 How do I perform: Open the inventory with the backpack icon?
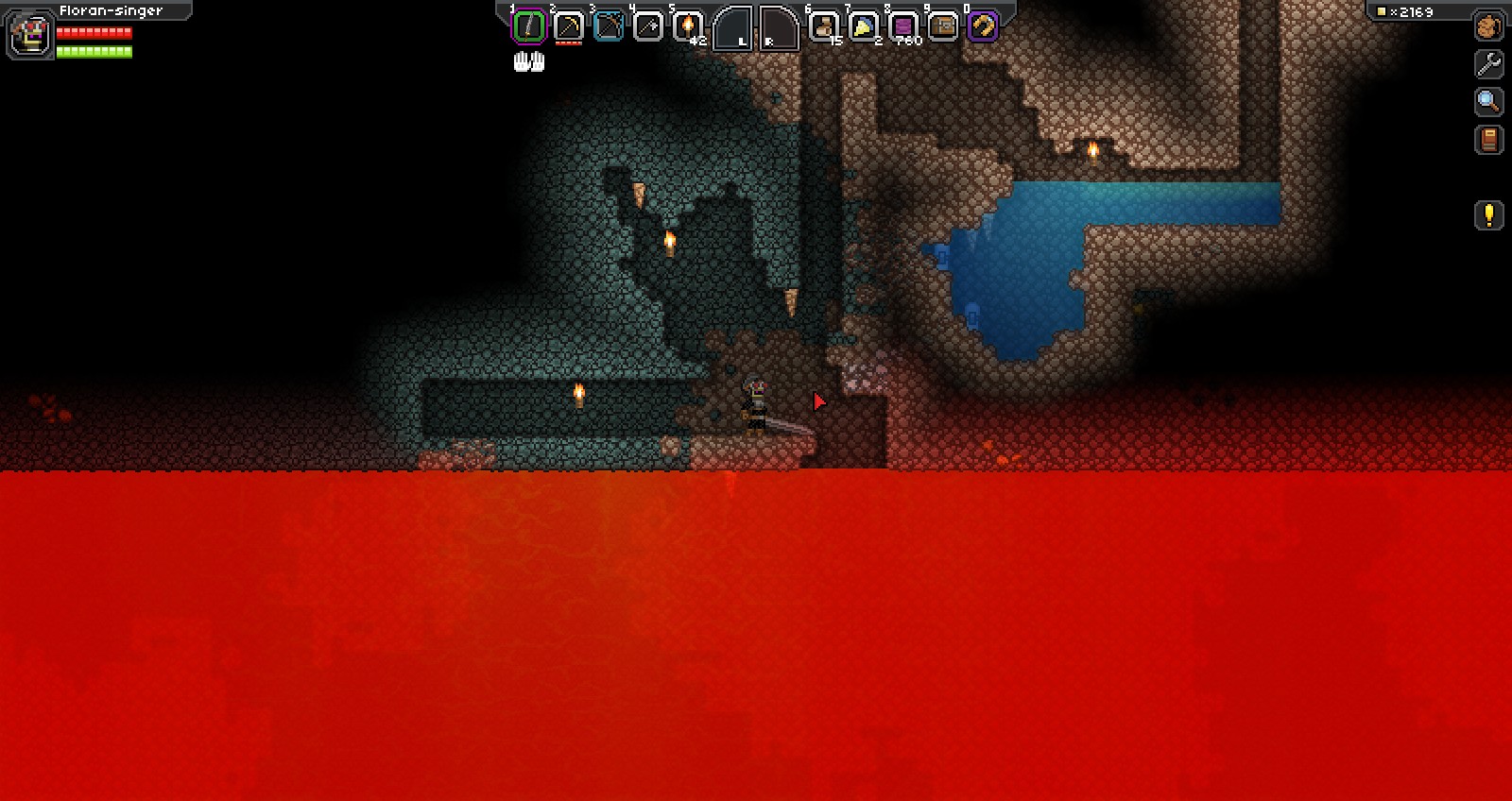1486,26
